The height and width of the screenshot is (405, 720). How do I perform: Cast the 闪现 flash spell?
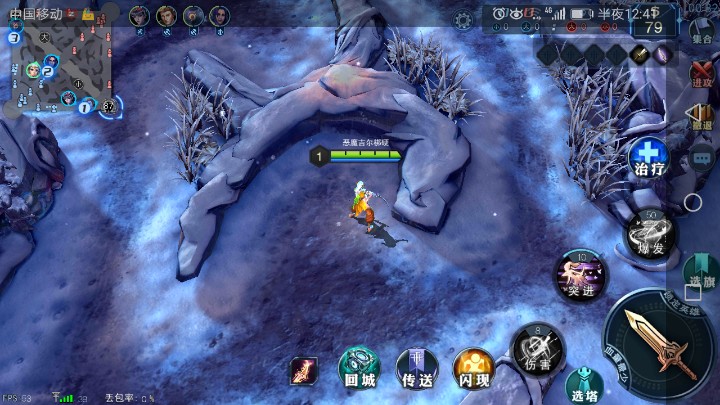(473, 368)
